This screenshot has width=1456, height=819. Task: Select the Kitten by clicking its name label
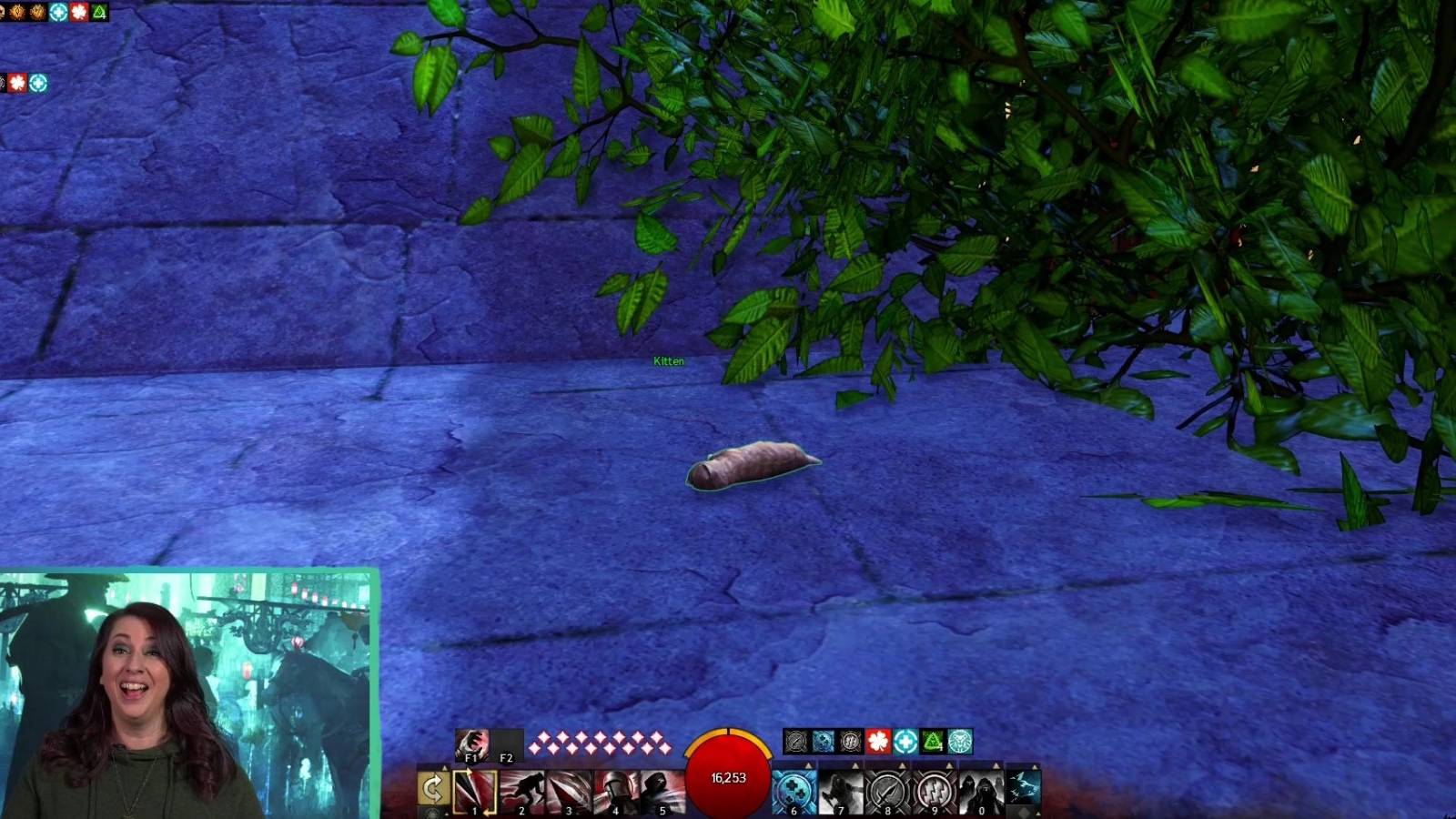click(x=667, y=361)
